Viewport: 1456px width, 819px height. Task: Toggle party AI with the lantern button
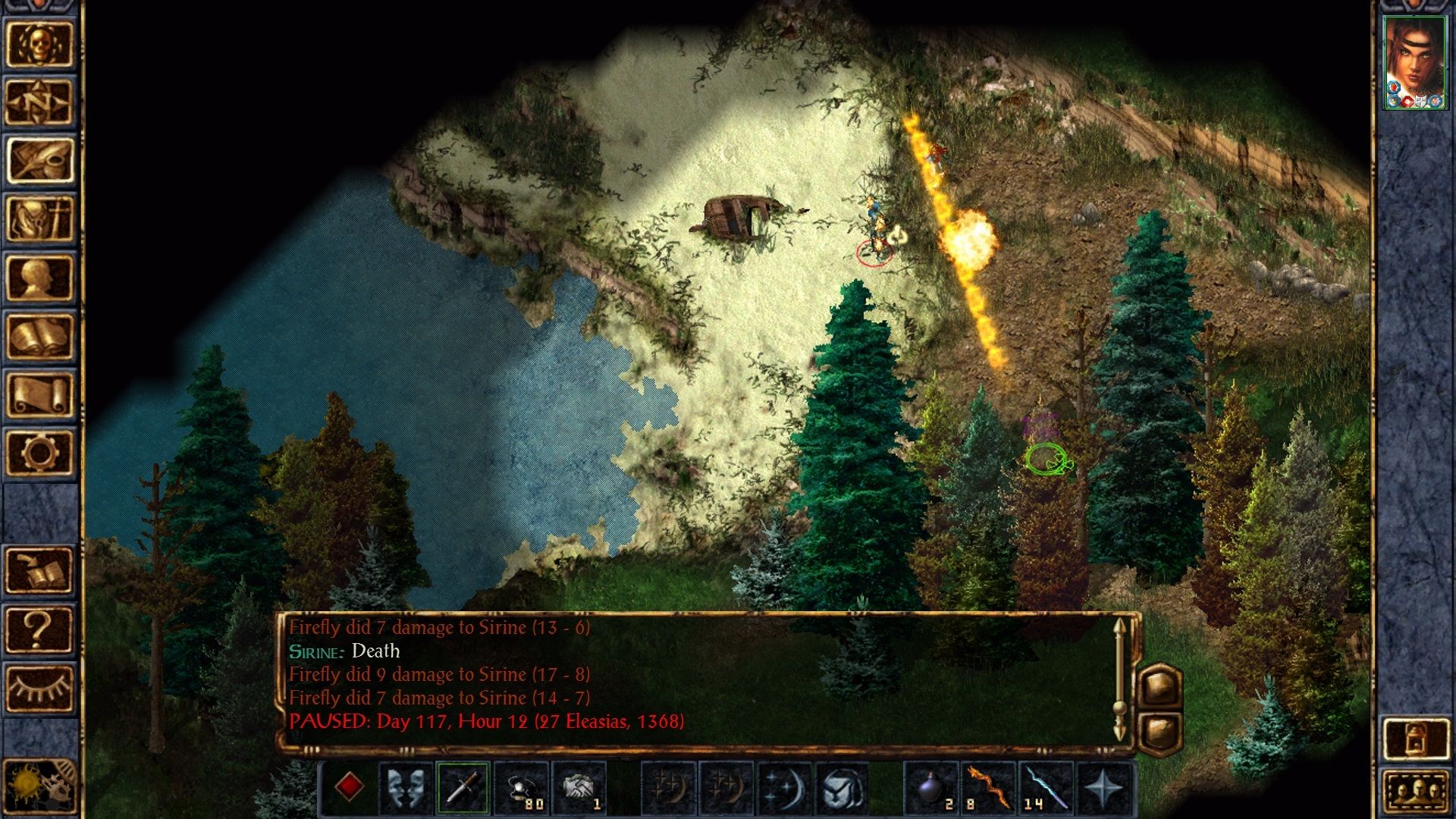pyautogui.click(x=1416, y=738)
